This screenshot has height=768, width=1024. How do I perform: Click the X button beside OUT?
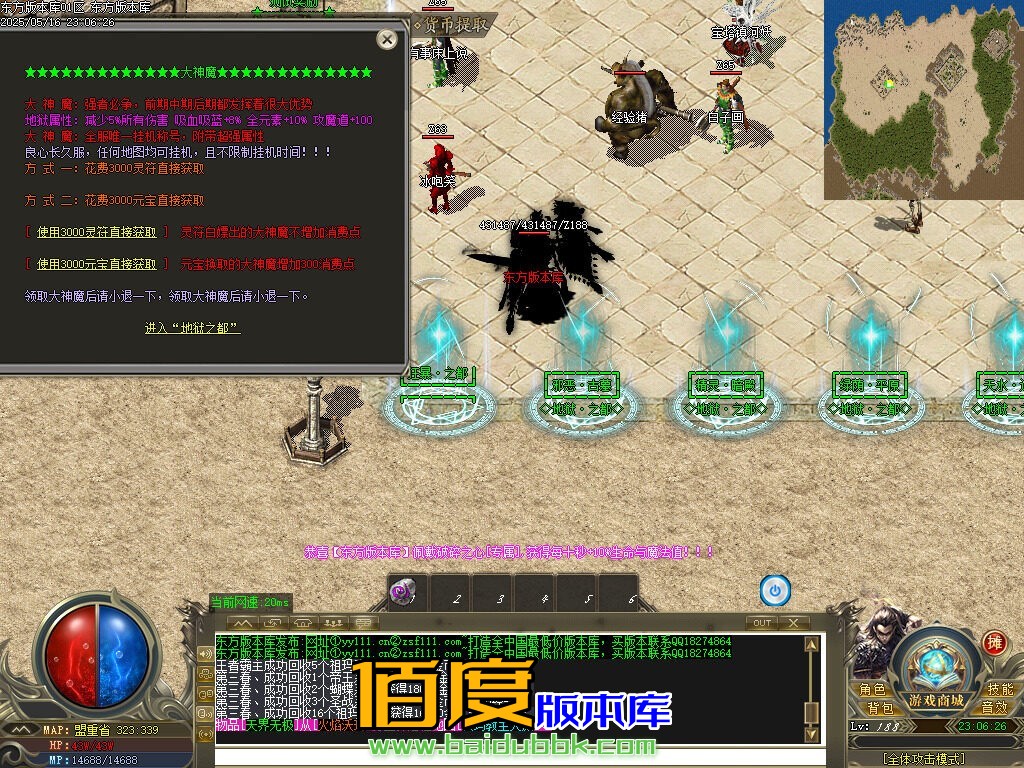coord(793,623)
